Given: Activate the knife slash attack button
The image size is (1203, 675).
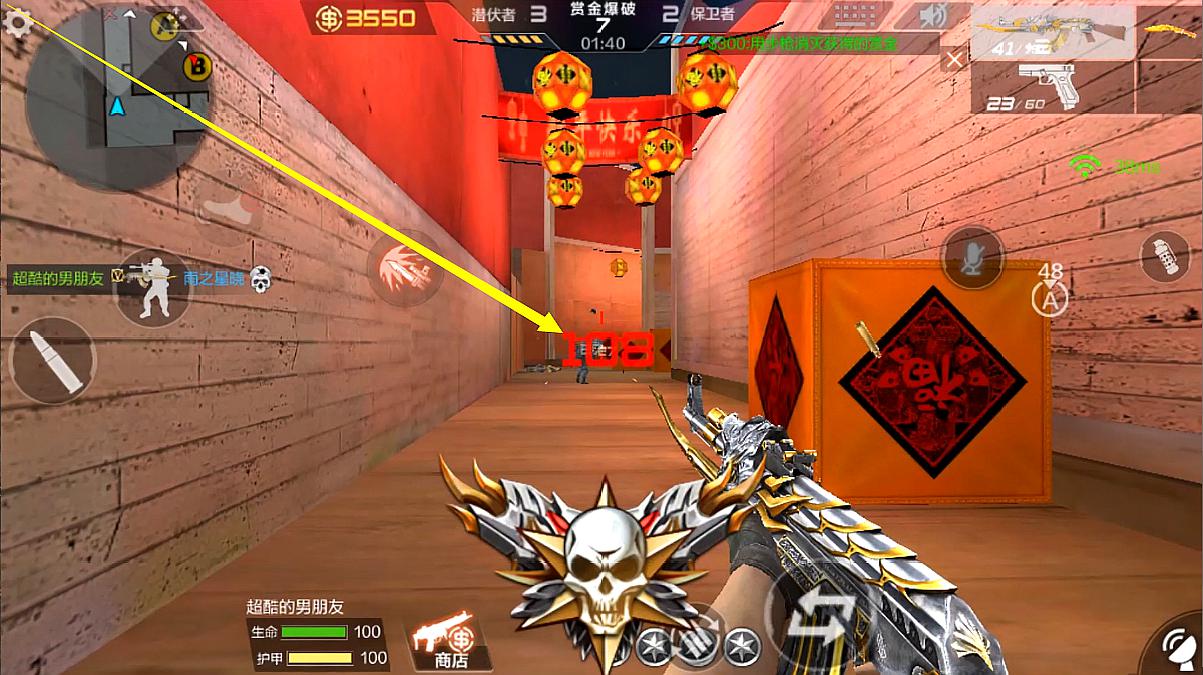Looking at the screenshot, I should 405,266.
